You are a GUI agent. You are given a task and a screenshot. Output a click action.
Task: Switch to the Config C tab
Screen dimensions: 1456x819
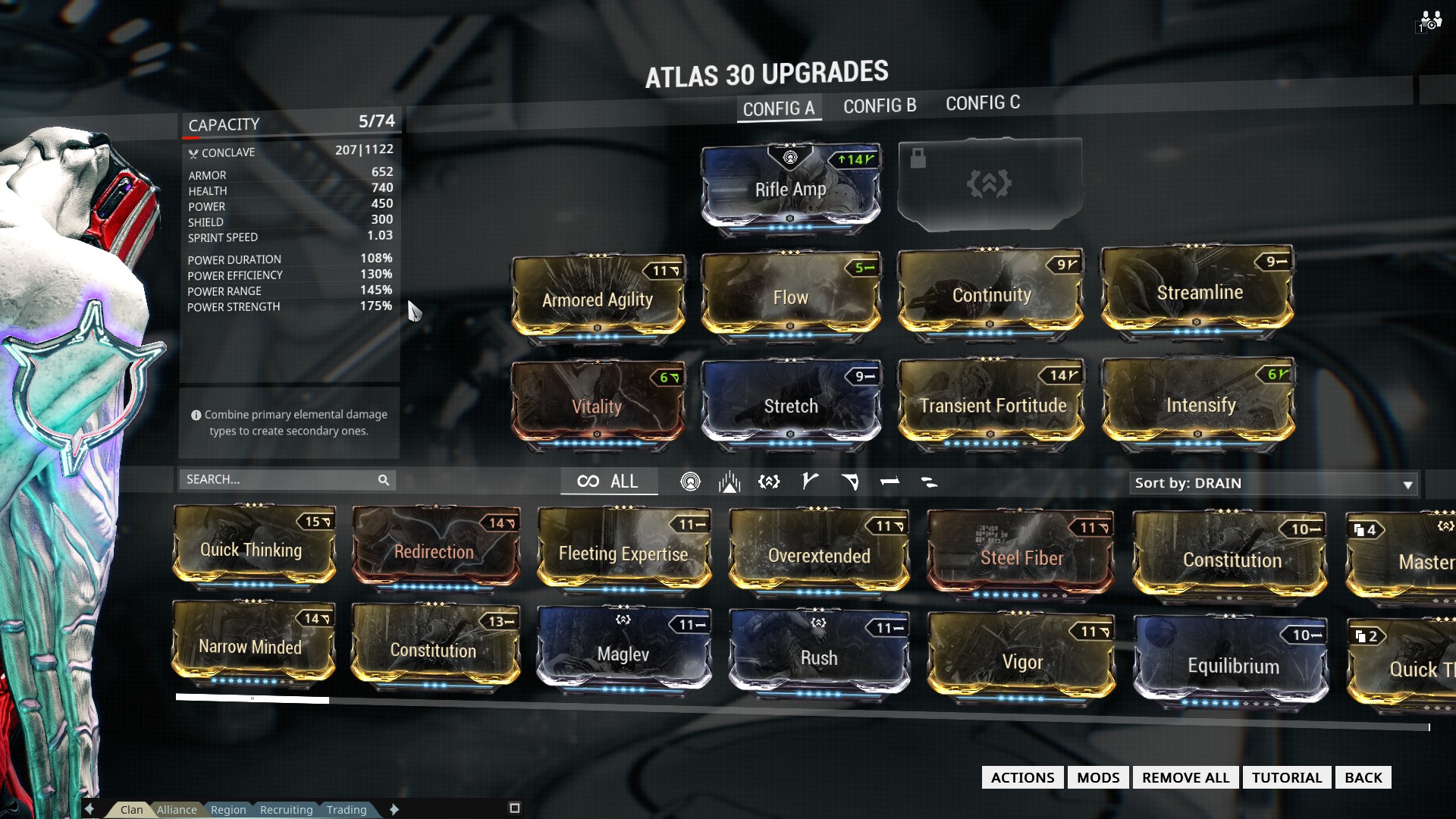coord(982,103)
